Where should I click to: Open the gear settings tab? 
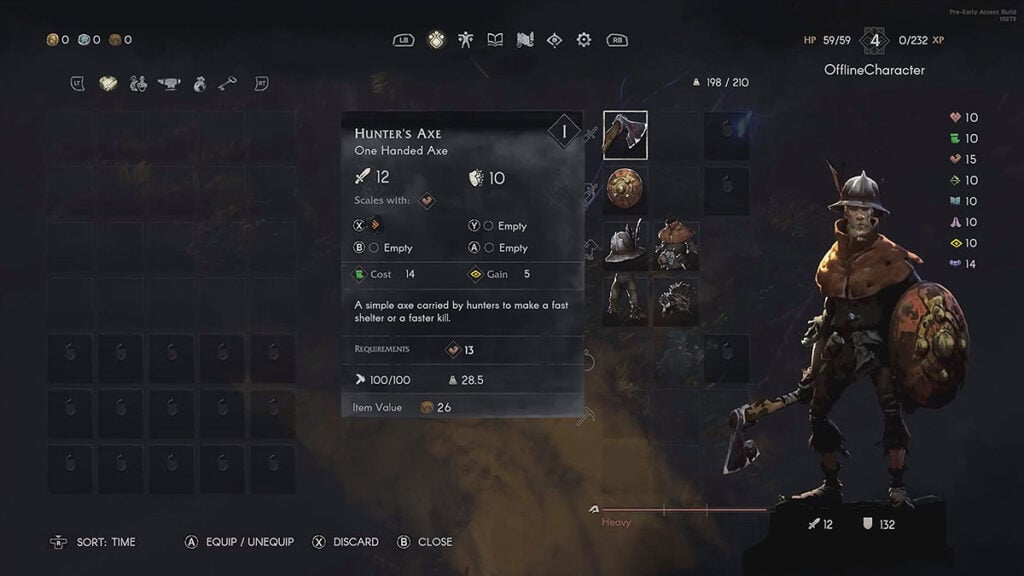click(x=584, y=40)
